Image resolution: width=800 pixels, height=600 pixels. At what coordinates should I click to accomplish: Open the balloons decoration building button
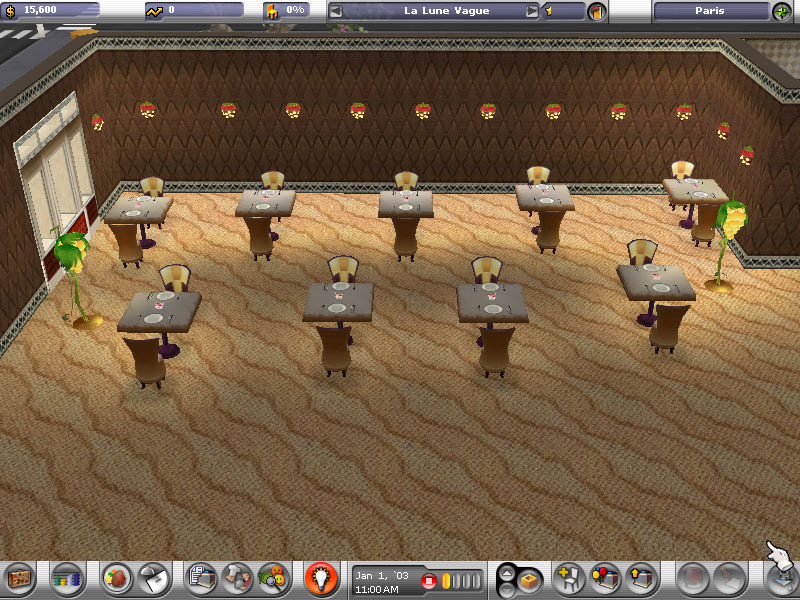[x=605, y=577]
